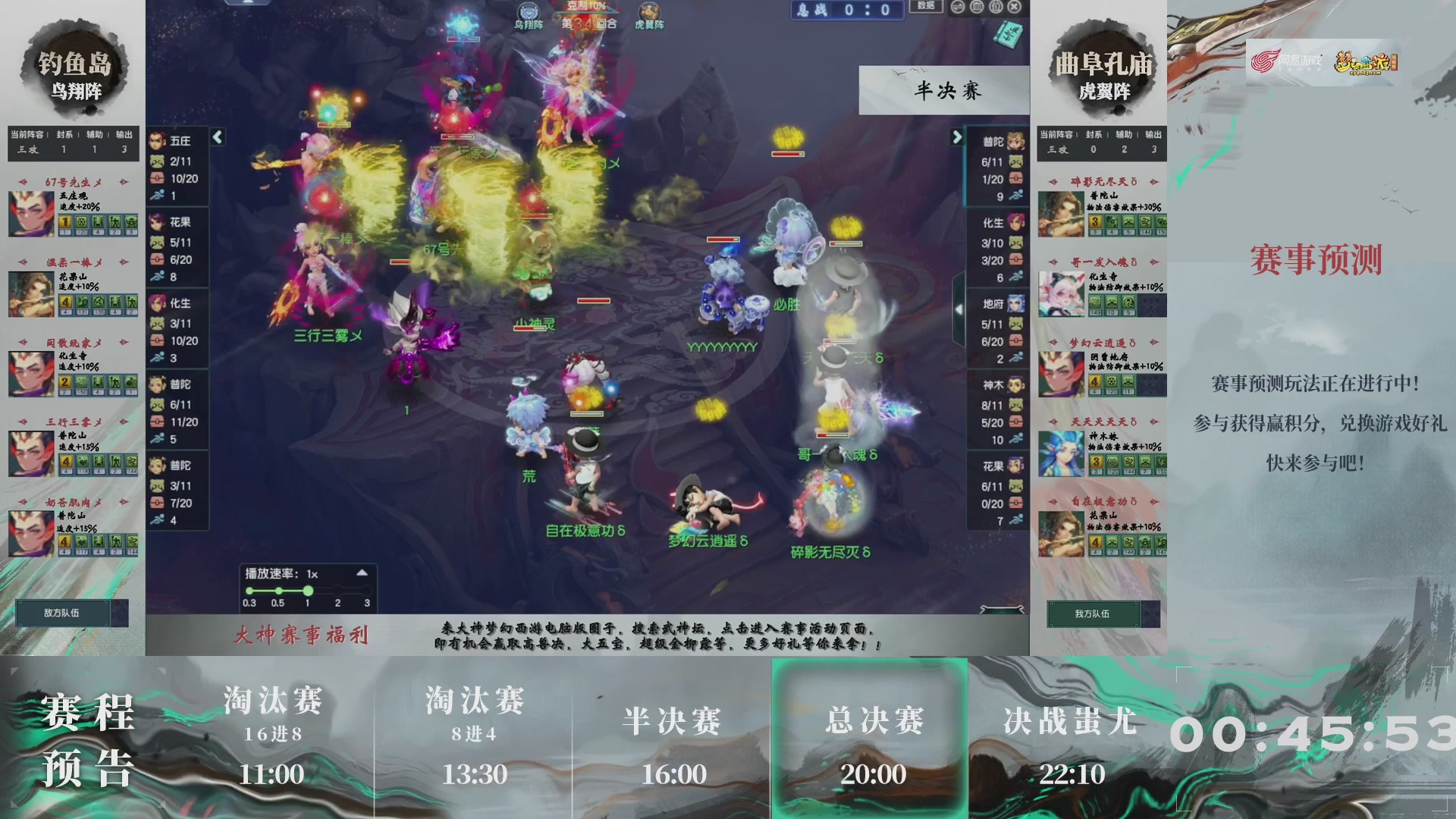Click the swap/exchange icon in top toolbar
The image size is (1456, 819).
tap(957, 7)
